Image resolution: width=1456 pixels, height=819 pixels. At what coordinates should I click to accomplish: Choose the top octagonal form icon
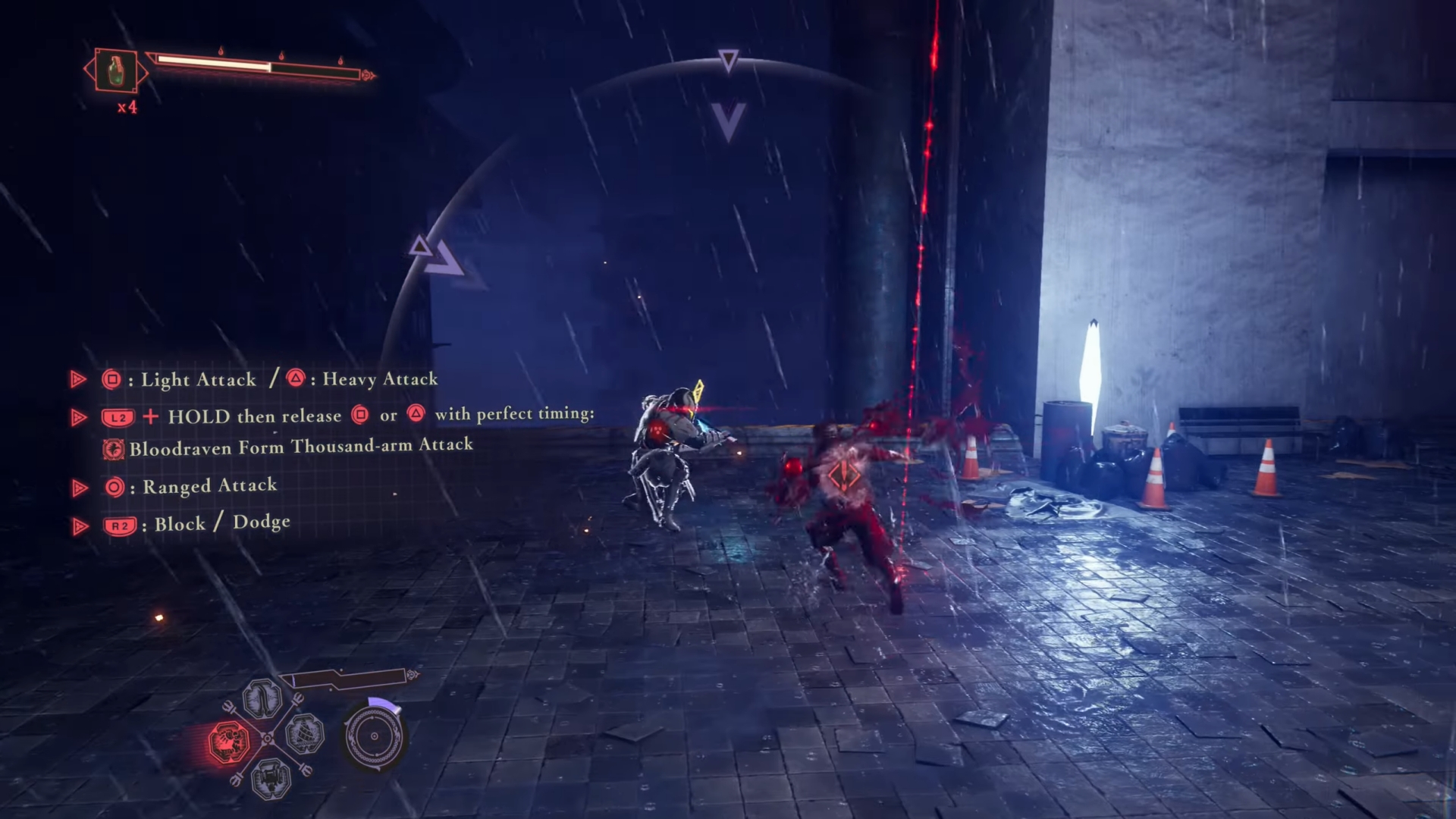pyautogui.click(x=262, y=698)
